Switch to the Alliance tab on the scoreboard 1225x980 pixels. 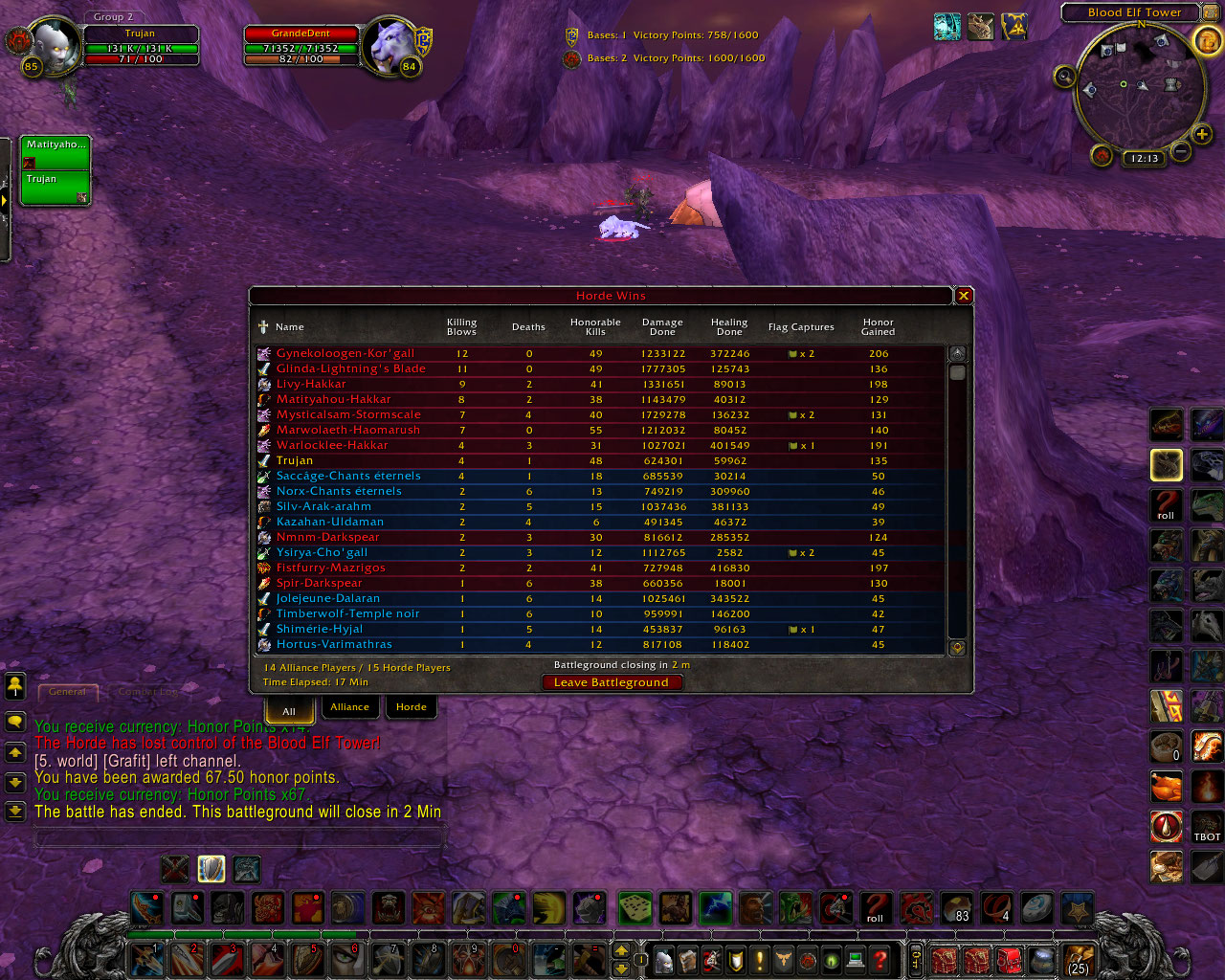(349, 706)
